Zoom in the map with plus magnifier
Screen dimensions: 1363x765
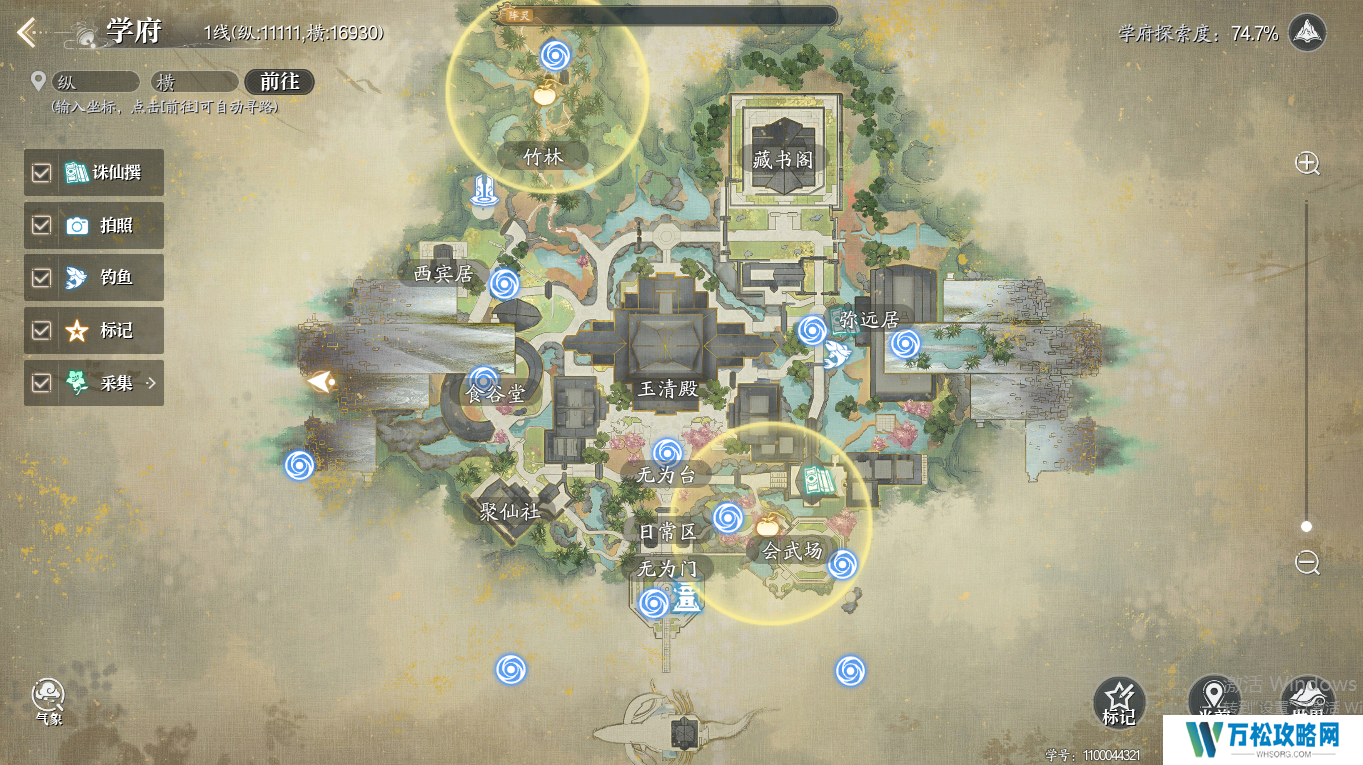coord(1307,164)
